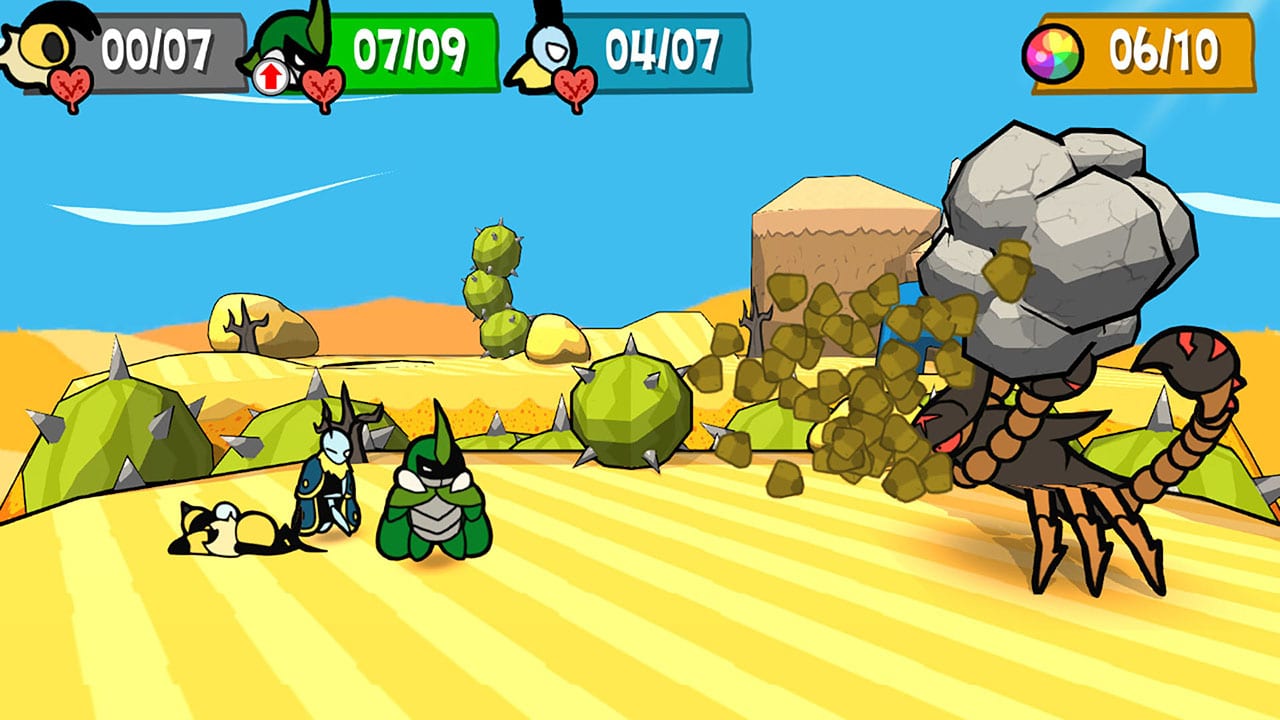Image resolution: width=1280 pixels, height=720 pixels.
Task: Click the heart icon under the moth portrait
Action: [x=575, y=82]
